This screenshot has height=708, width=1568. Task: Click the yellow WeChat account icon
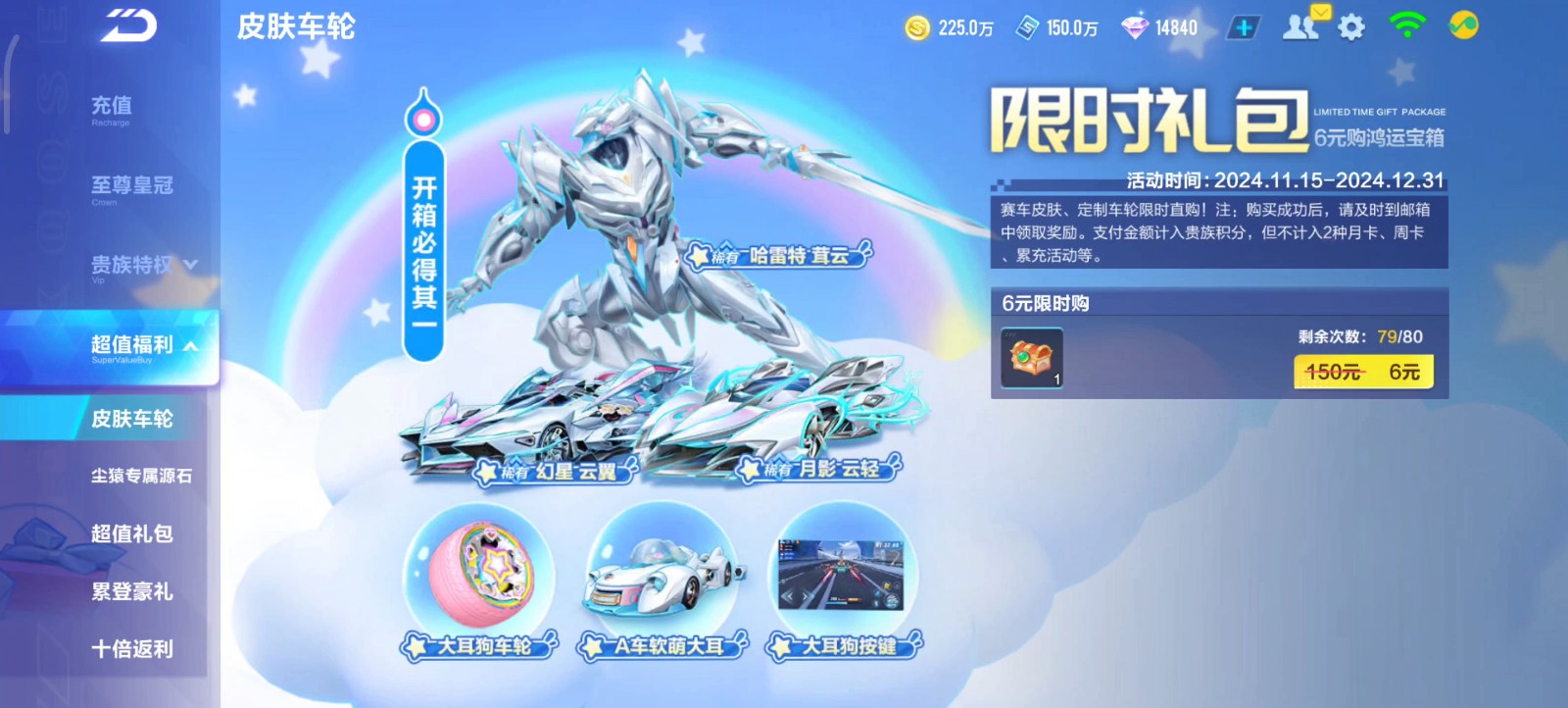pyautogui.click(x=1462, y=26)
